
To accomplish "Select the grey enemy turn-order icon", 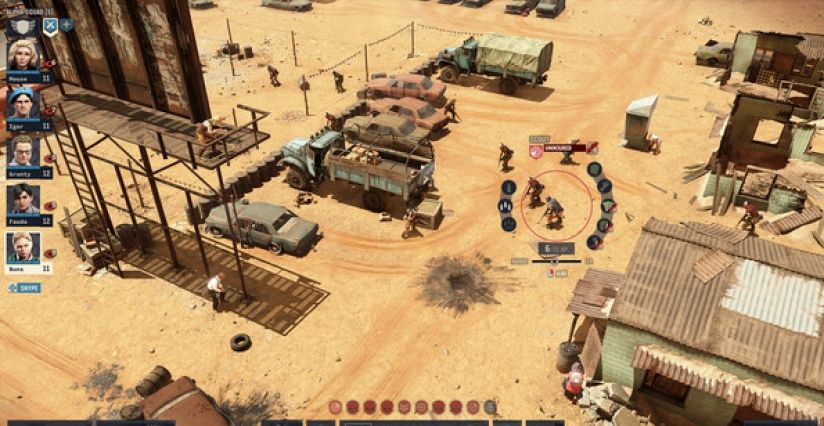I will (490, 407).
